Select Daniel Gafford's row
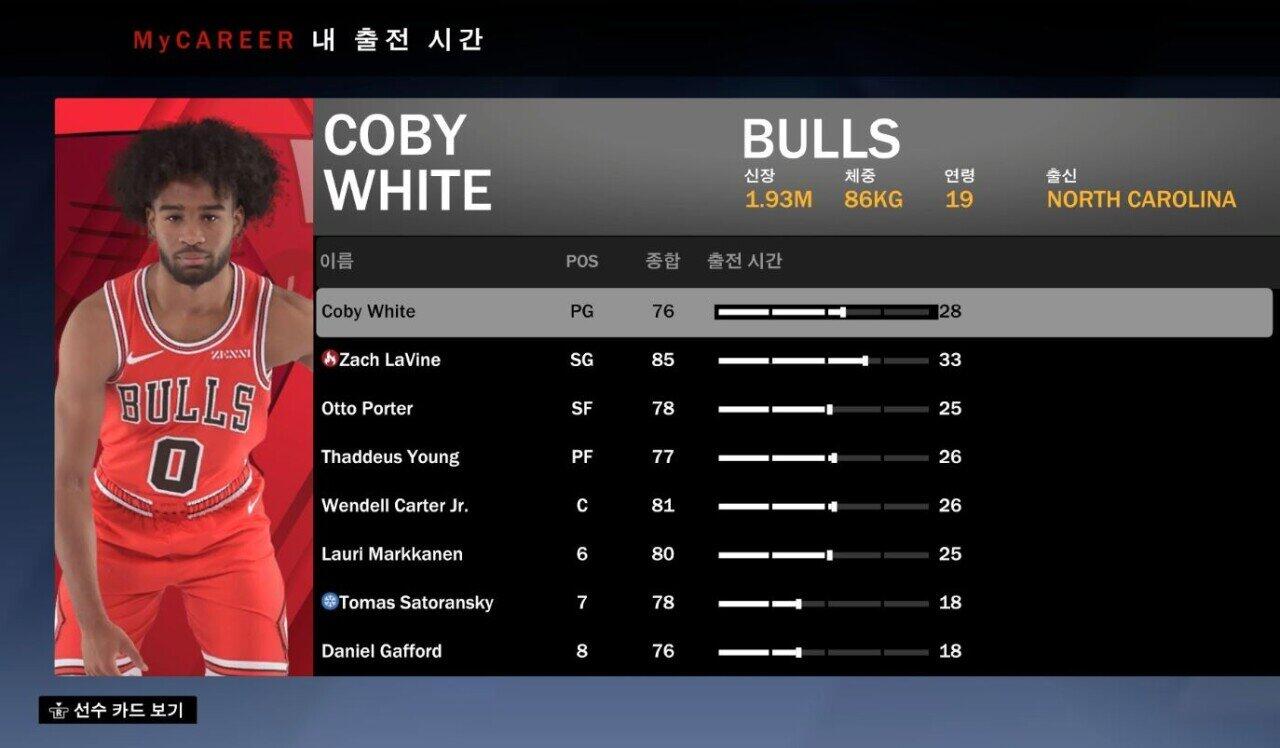Viewport: 1280px width, 748px height. point(381,651)
